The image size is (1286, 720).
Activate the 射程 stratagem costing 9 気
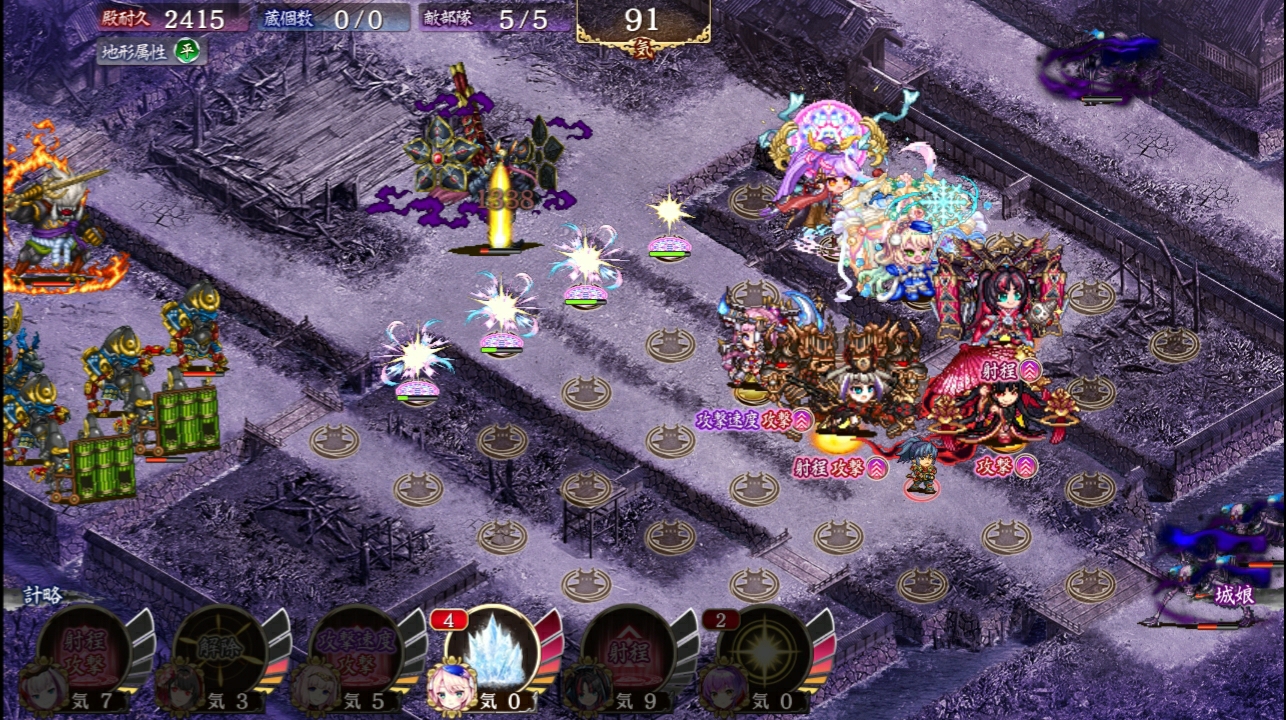click(627, 650)
